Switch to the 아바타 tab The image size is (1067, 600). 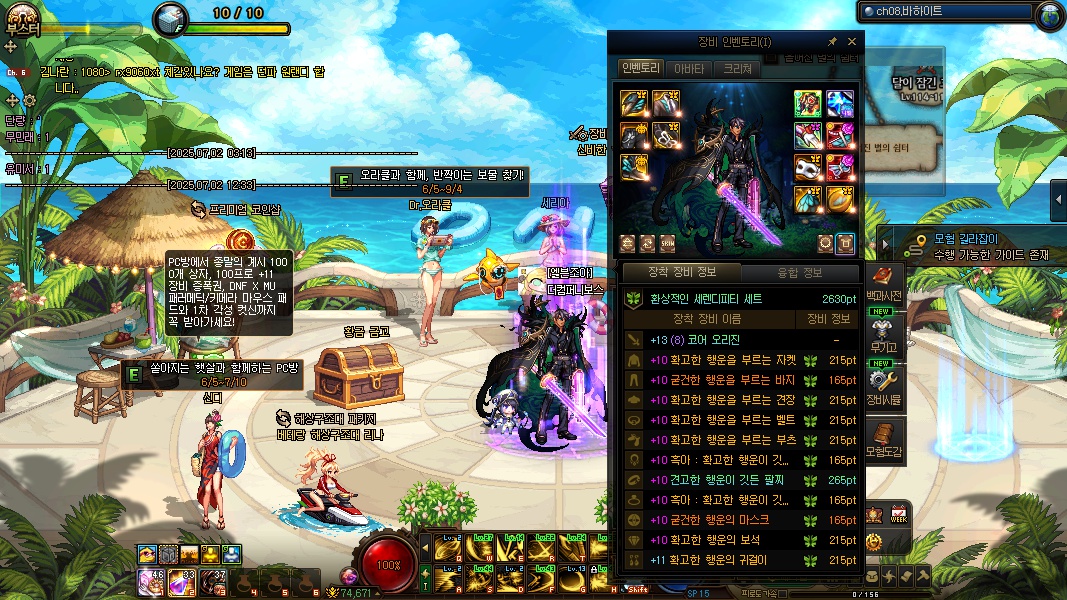688,69
